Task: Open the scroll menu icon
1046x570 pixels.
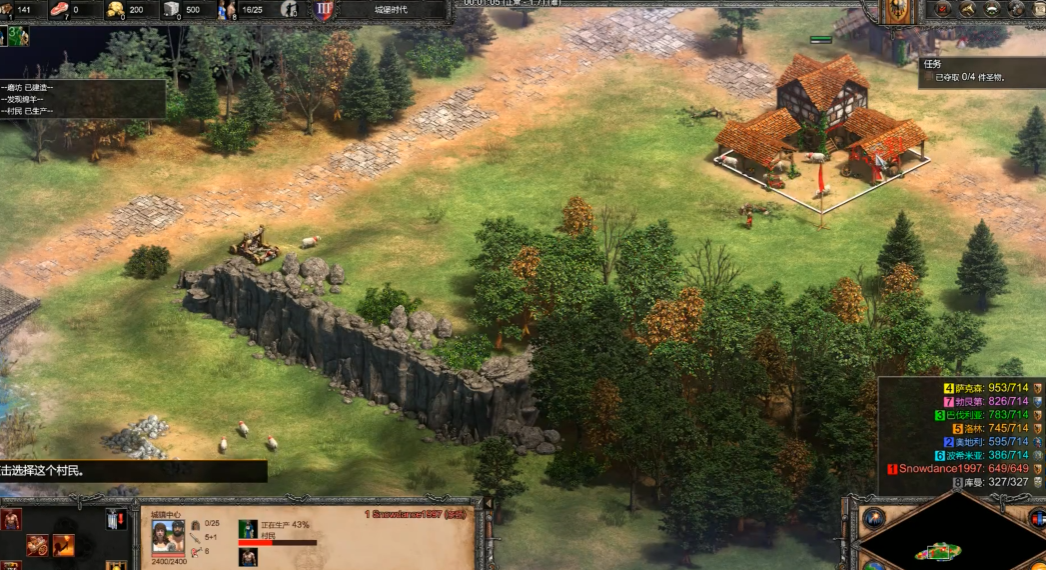Action: point(1040,9)
